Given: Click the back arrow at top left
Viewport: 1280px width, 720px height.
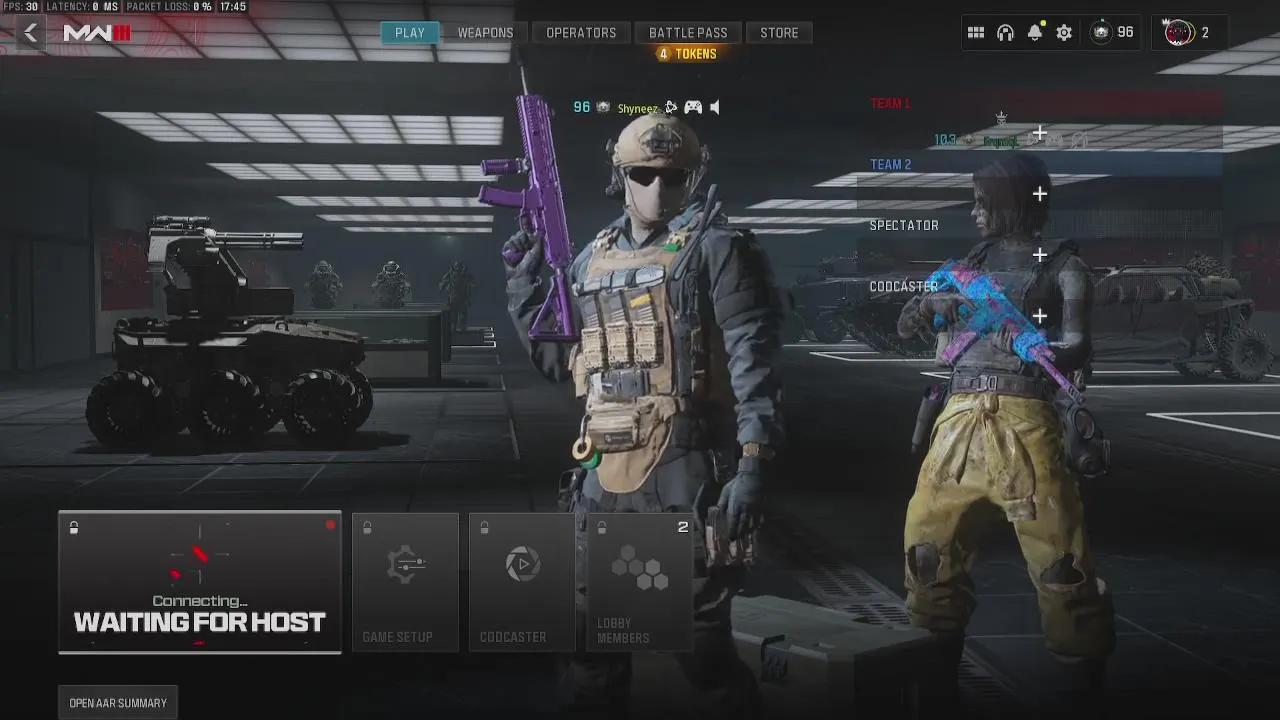Looking at the screenshot, I should click(x=30, y=32).
